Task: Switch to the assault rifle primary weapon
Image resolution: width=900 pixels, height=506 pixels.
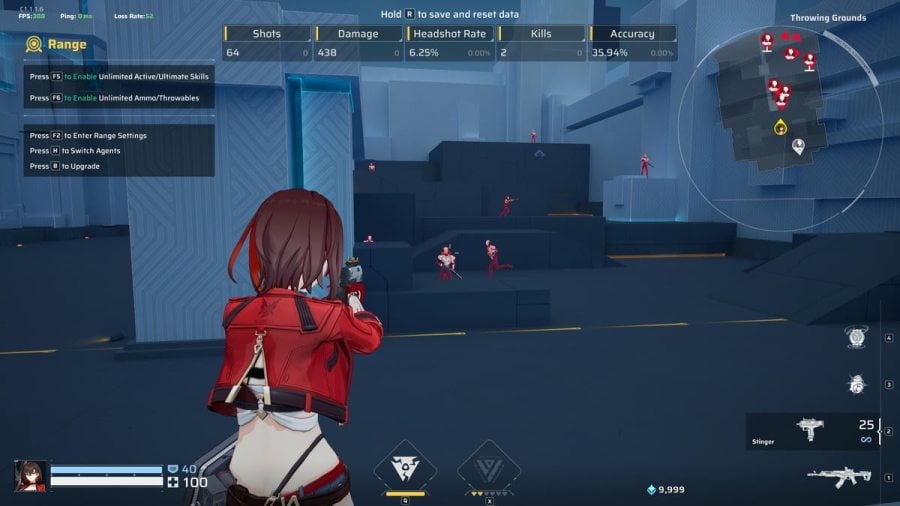Action: pos(839,477)
